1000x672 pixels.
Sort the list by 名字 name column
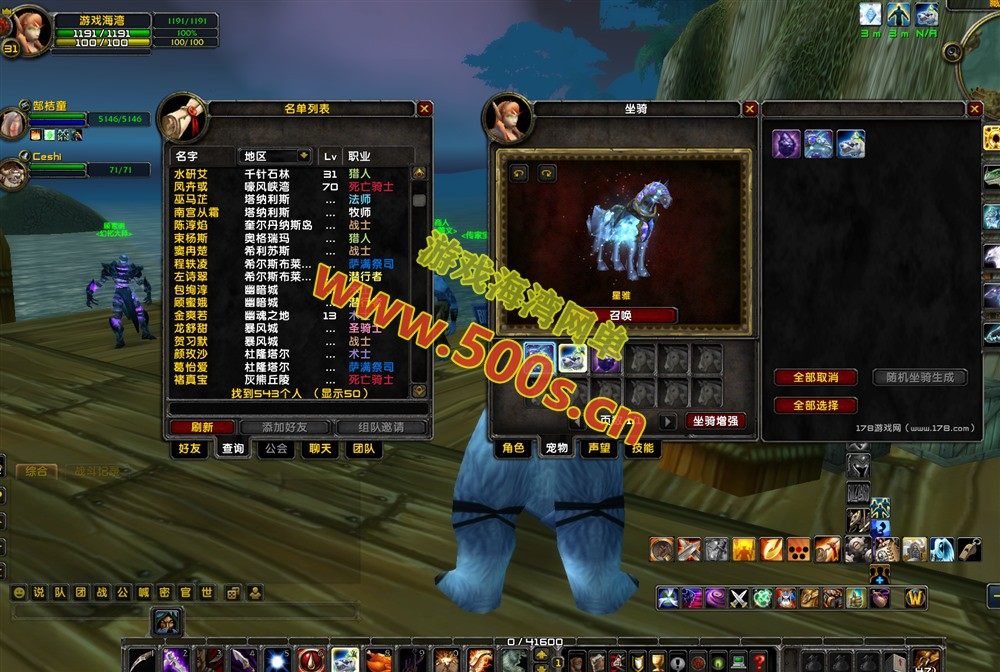(x=186, y=156)
